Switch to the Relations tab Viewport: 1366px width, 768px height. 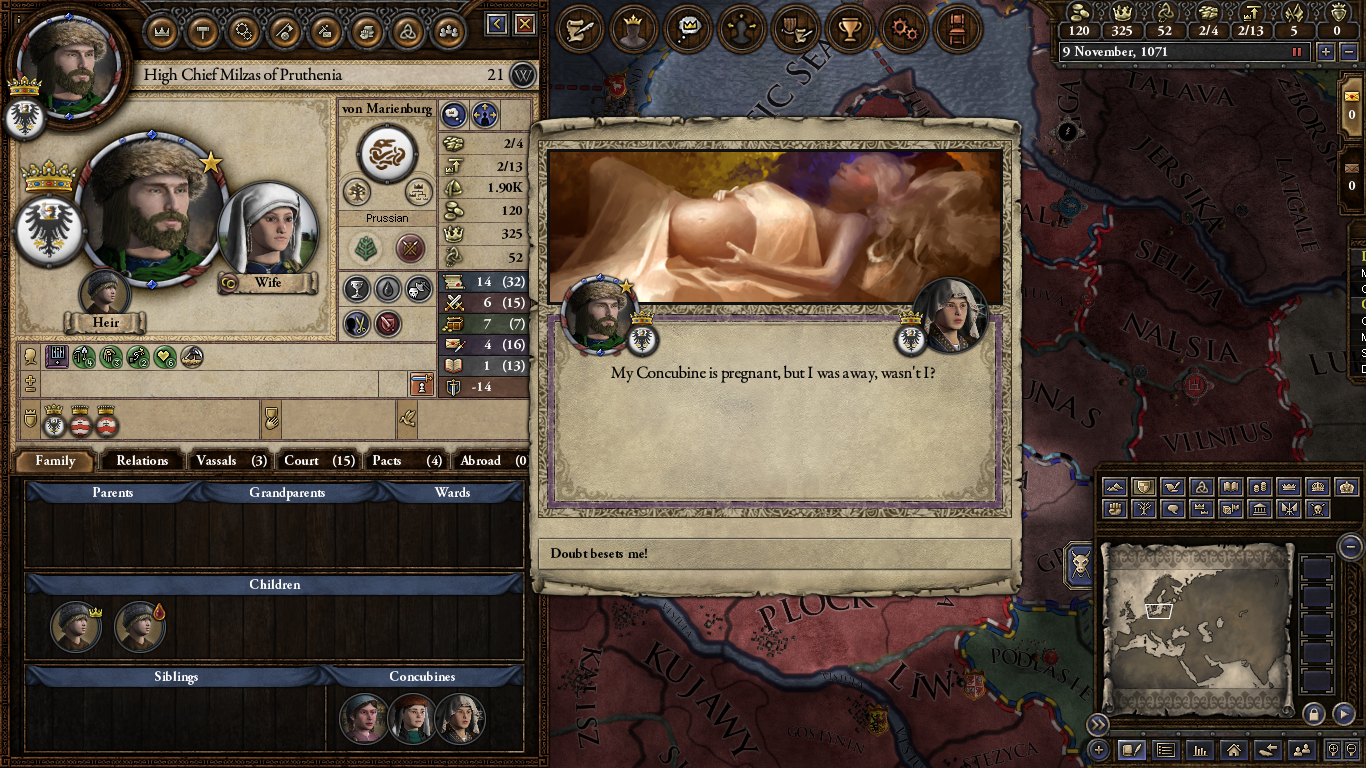pos(141,461)
